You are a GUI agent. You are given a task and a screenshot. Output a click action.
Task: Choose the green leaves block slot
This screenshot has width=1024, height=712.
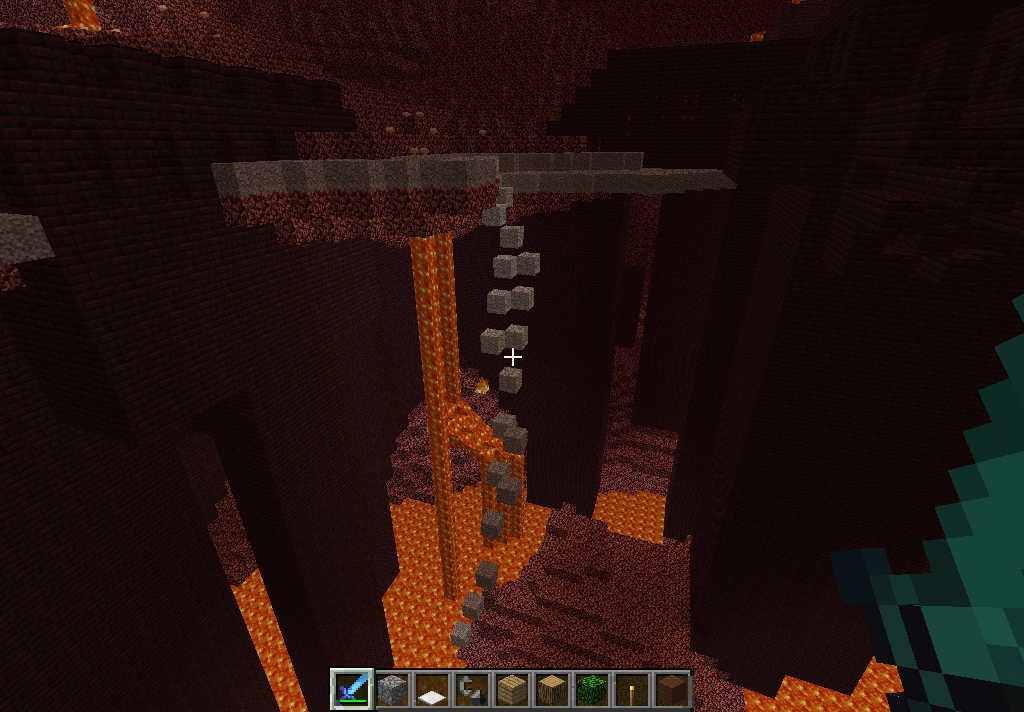(591, 689)
